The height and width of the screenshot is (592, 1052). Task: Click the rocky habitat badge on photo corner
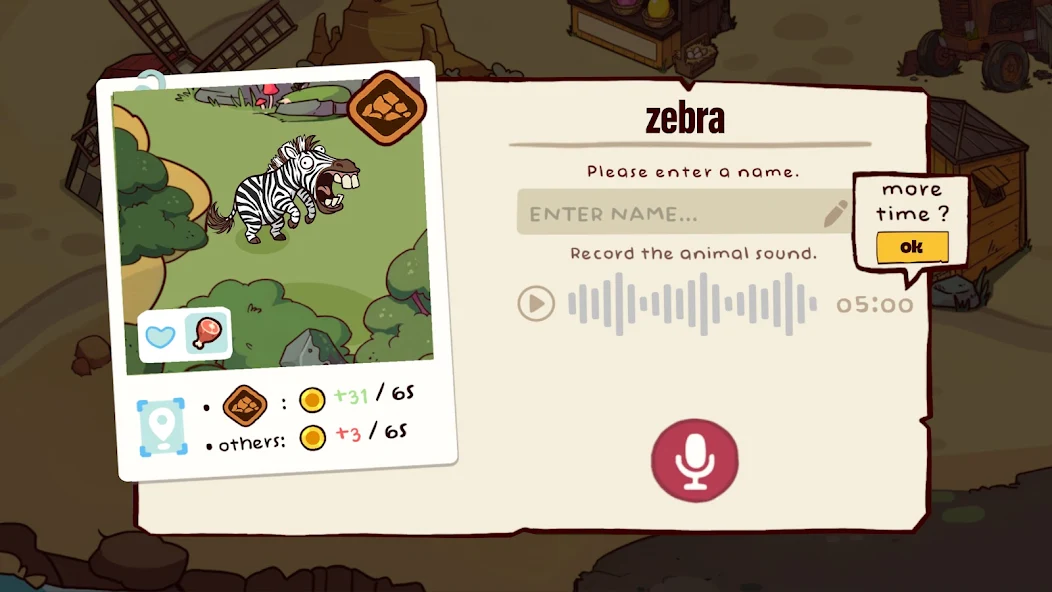point(386,105)
